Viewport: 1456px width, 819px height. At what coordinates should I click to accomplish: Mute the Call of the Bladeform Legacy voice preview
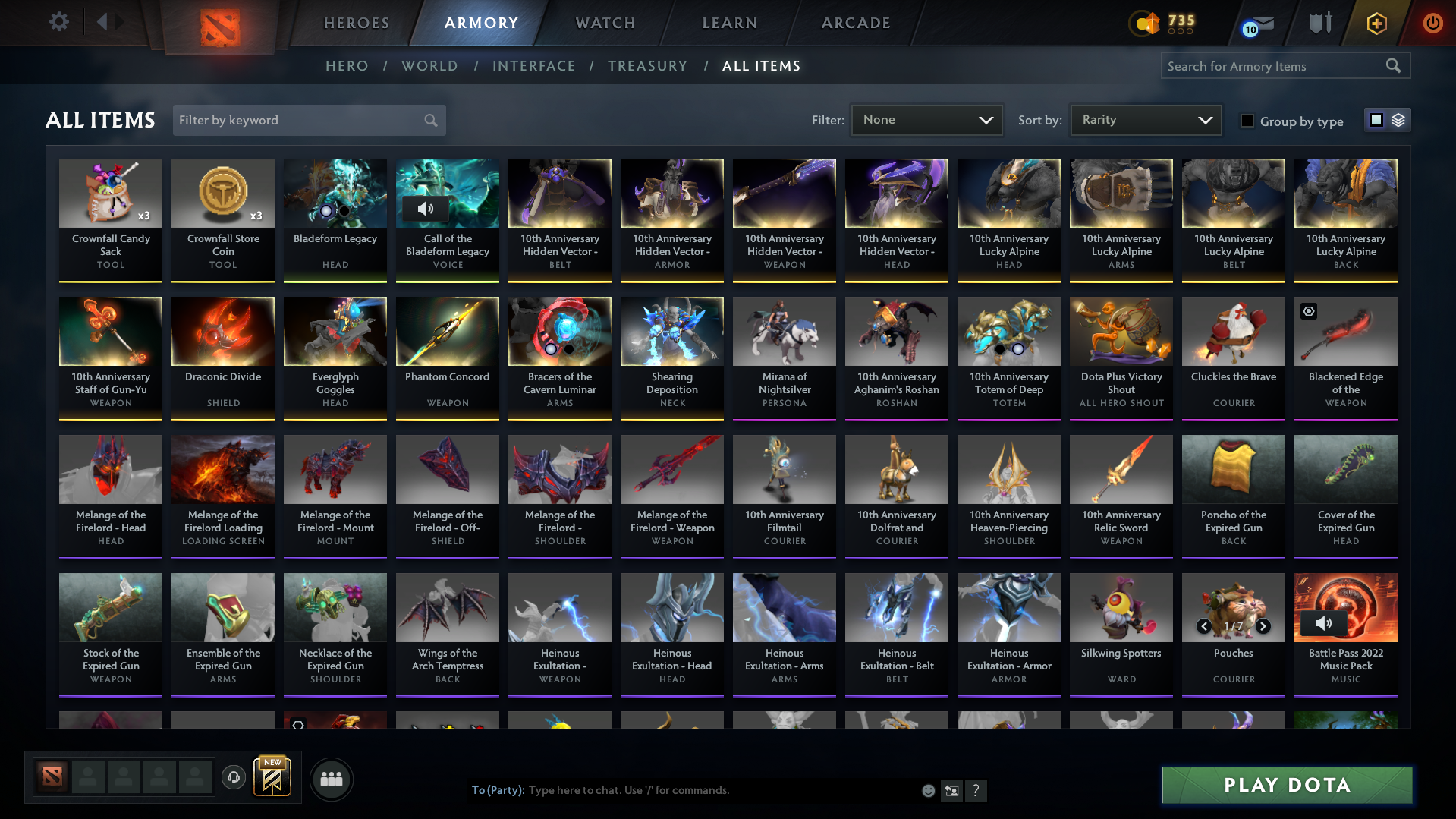coord(427,209)
